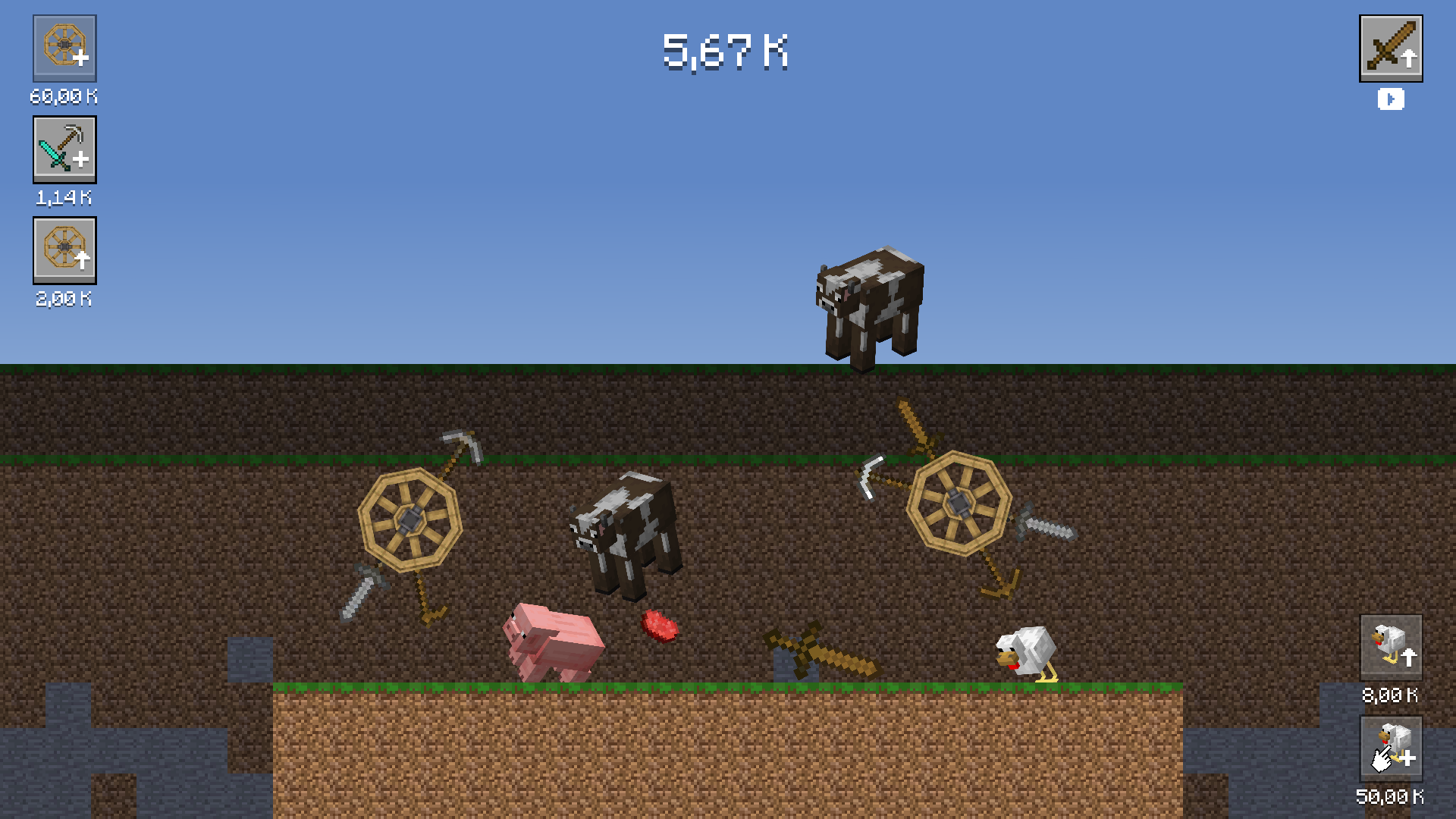Purchase the diamond tools upgrade costing 1,14K
Screen dimensions: 1456x819
coord(64,149)
